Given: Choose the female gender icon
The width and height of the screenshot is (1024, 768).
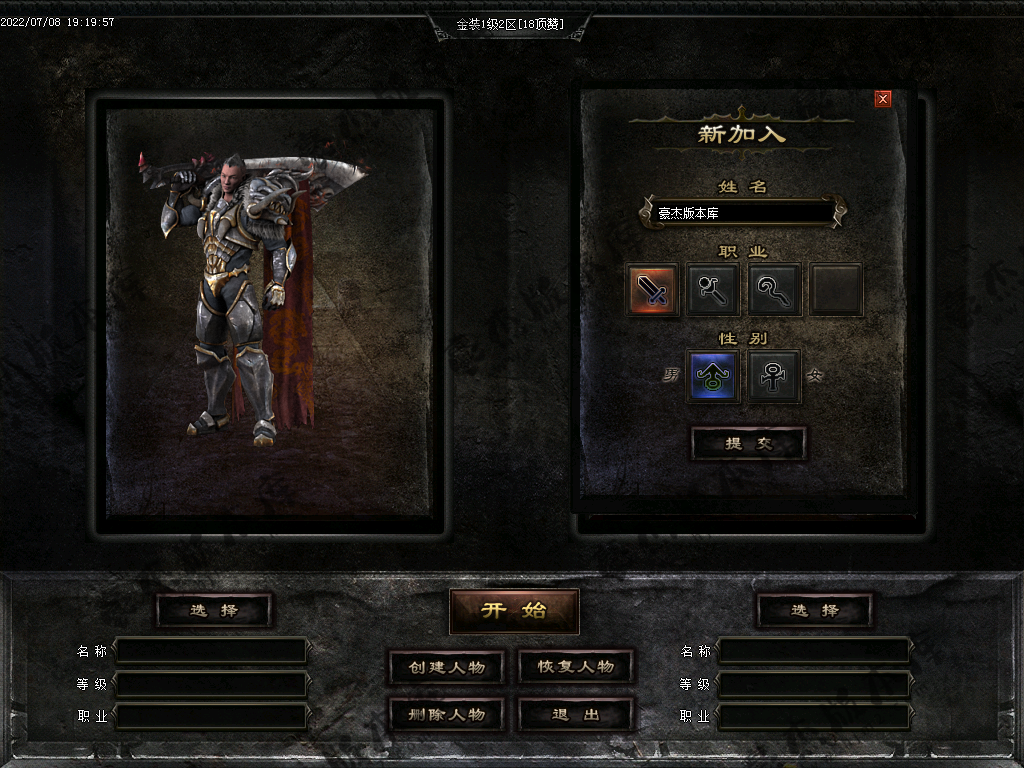Looking at the screenshot, I should click(775, 376).
